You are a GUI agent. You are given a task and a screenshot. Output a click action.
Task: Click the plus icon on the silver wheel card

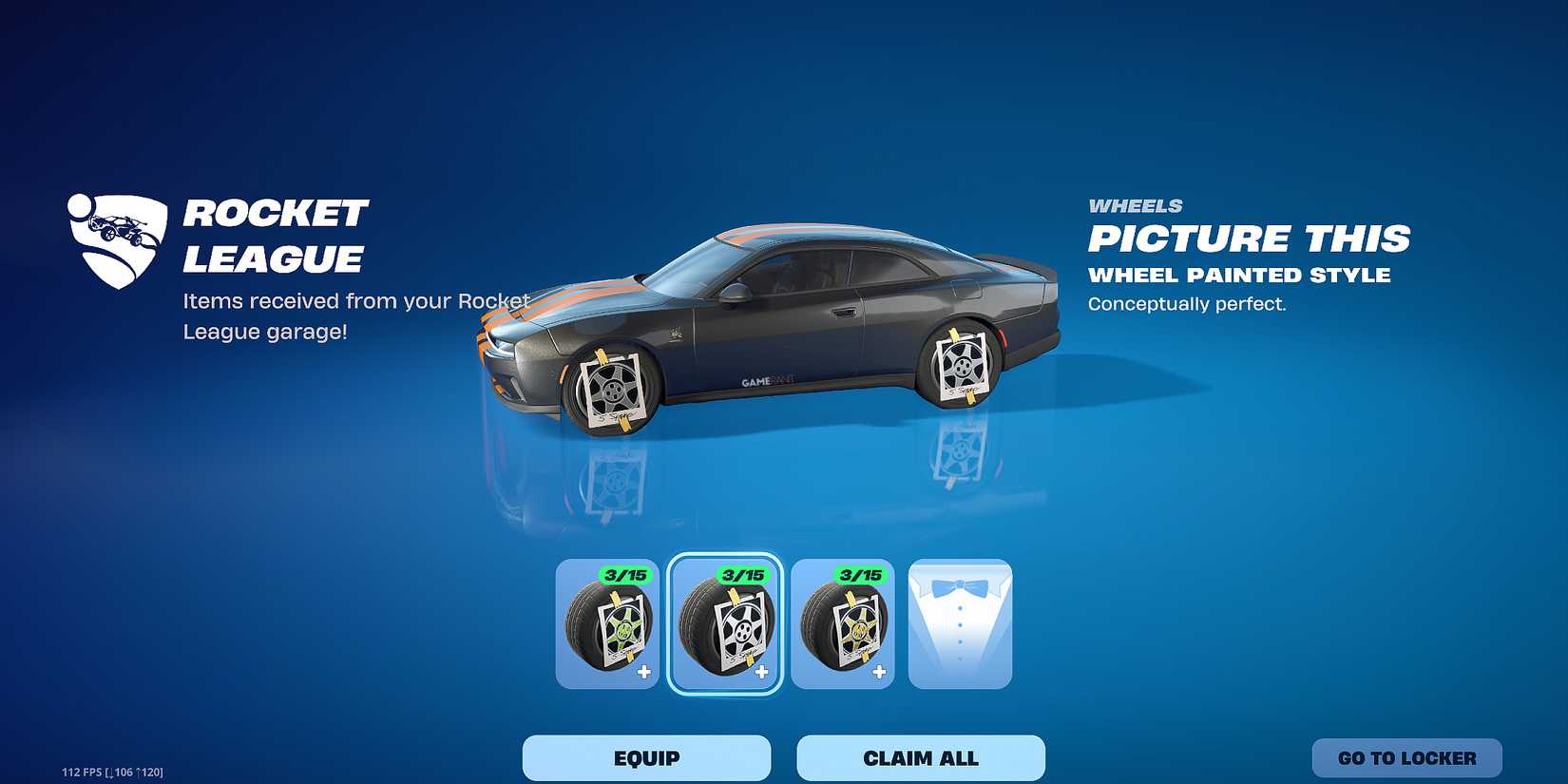click(x=763, y=673)
